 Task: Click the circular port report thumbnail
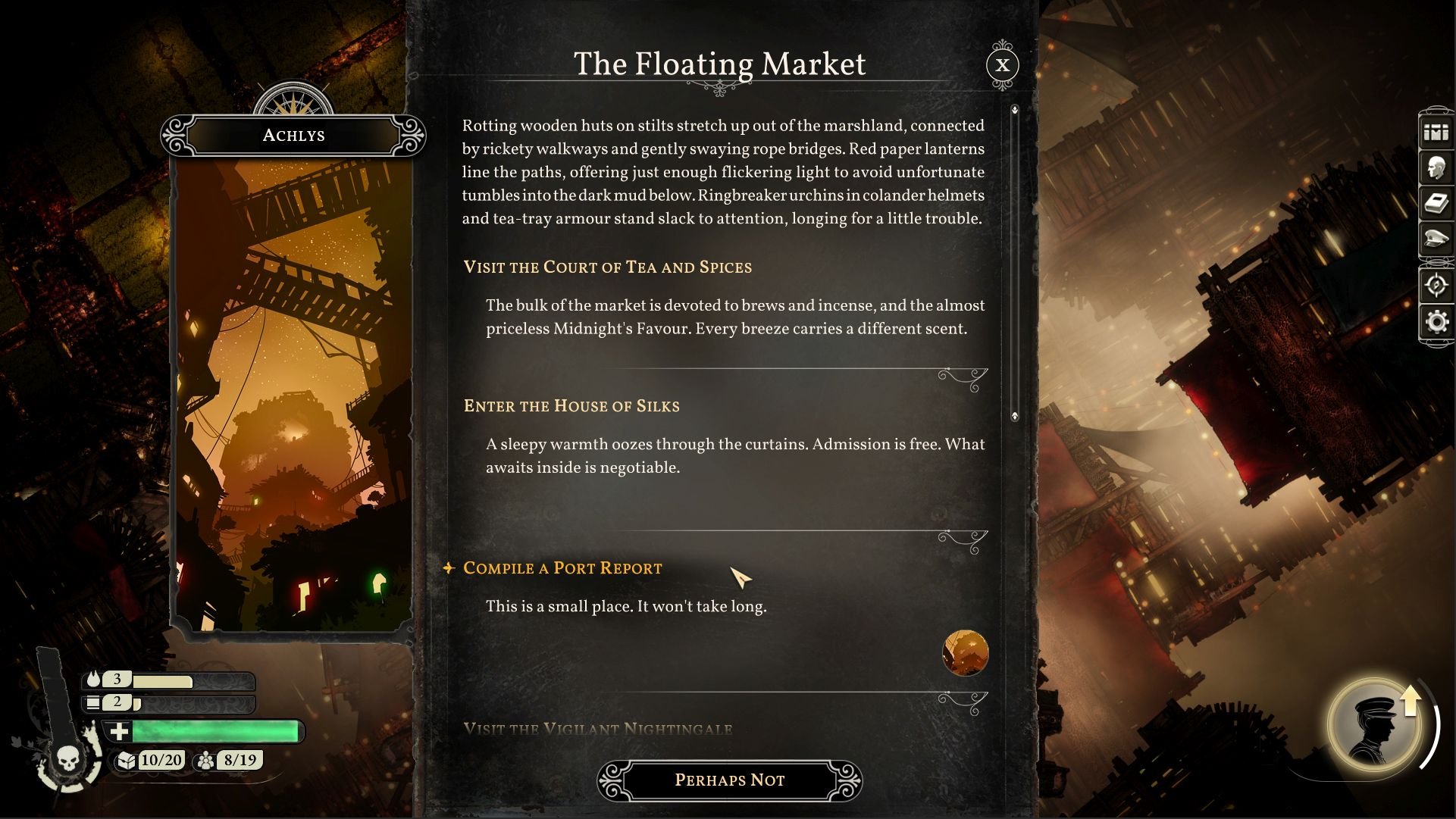(964, 654)
